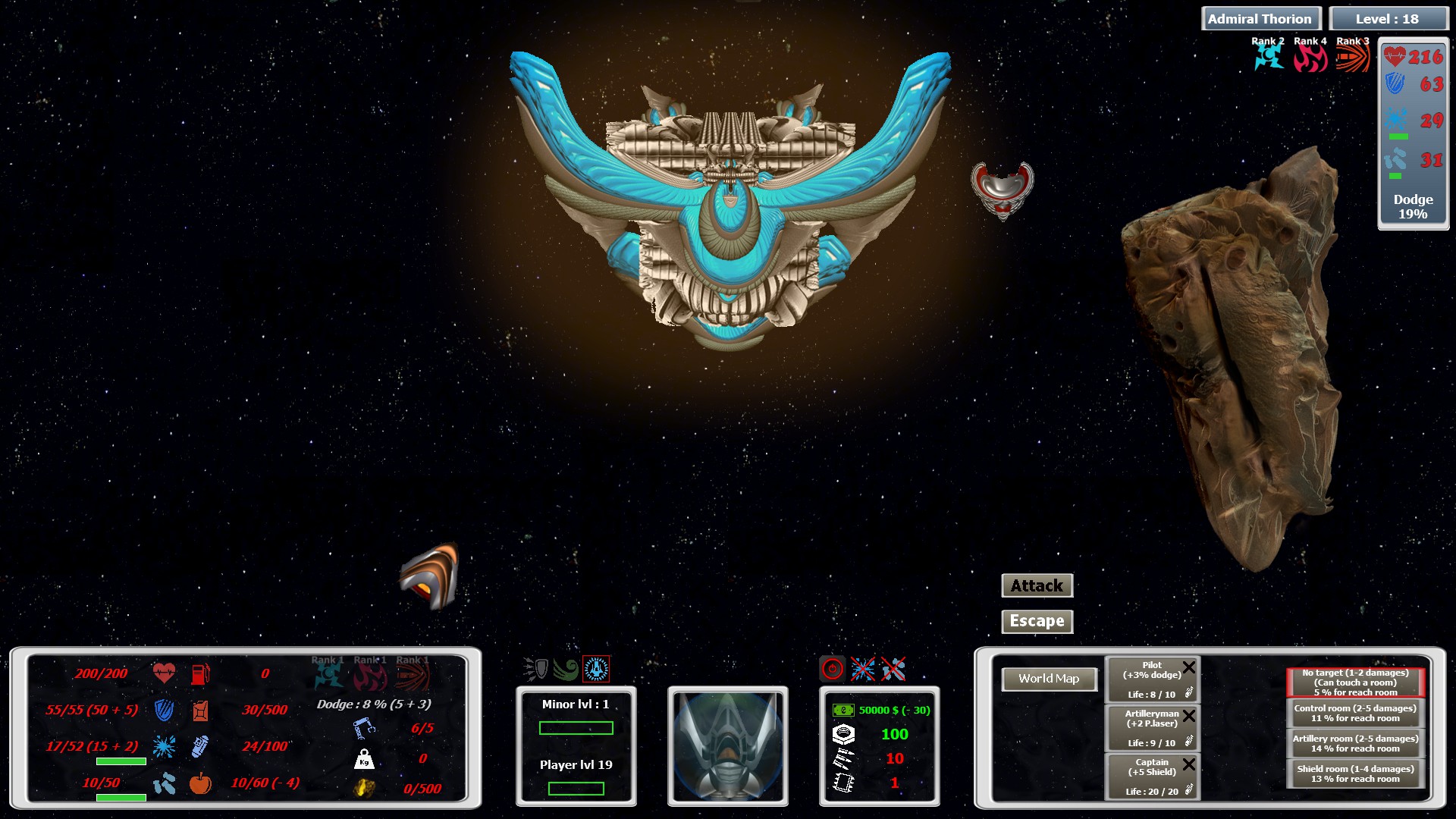Image resolution: width=1456 pixels, height=819 pixels.
Task: Click the Admiral Thorion name plate
Action: pyautogui.click(x=1260, y=19)
